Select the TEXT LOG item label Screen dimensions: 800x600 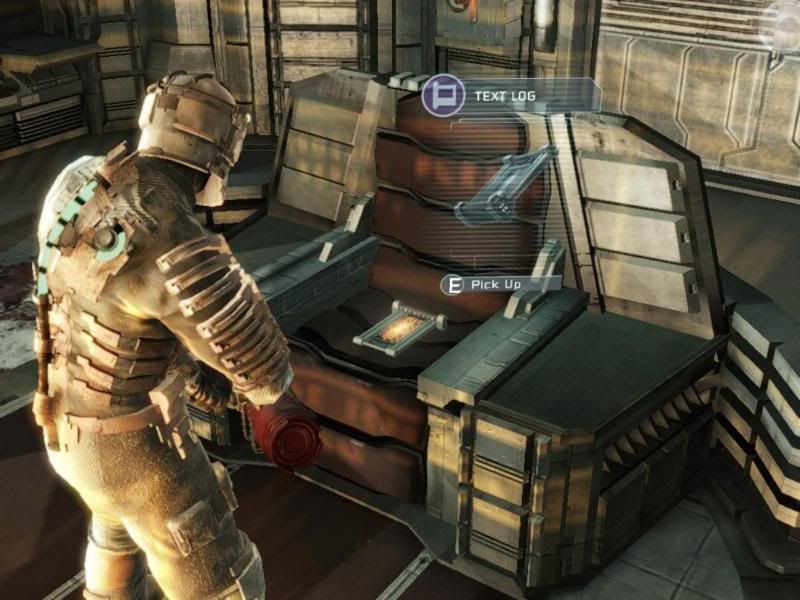tap(508, 95)
